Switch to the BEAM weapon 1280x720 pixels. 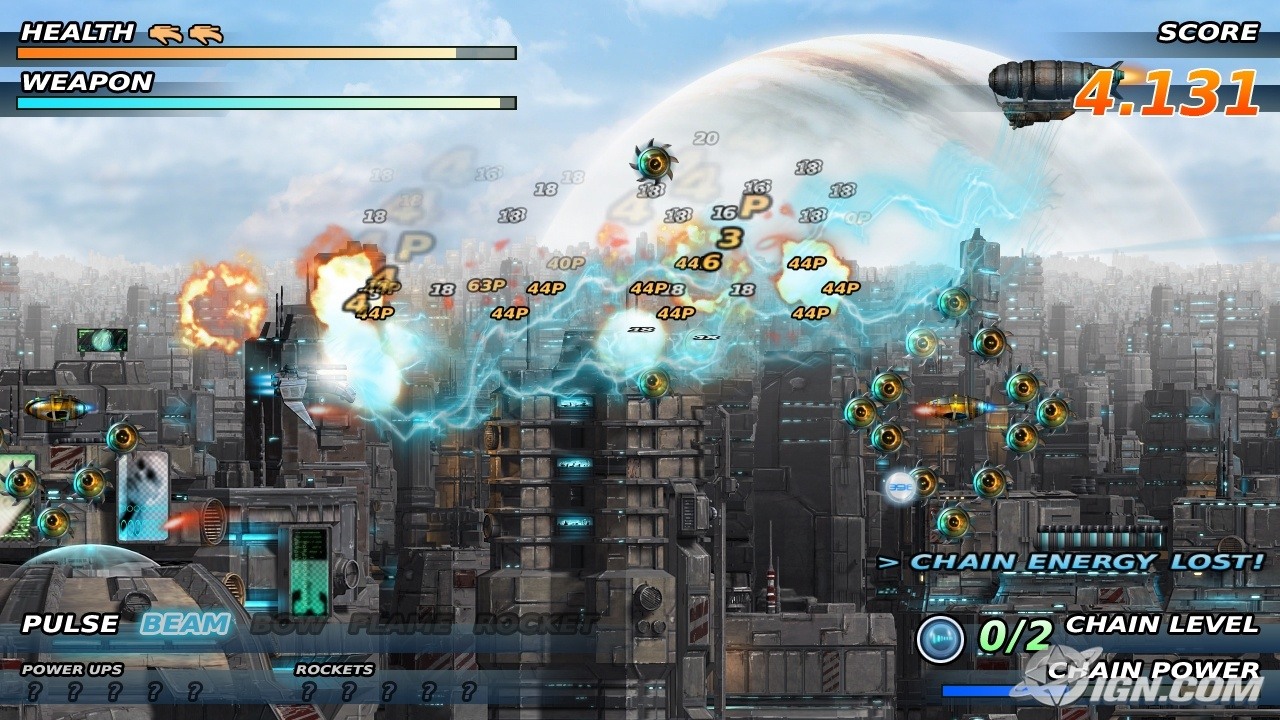pyautogui.click(x=185, y=625)
